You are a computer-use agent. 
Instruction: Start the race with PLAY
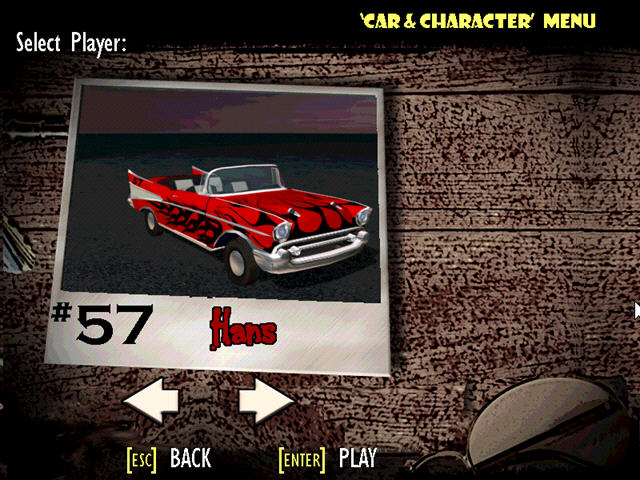tap(356, 459)
